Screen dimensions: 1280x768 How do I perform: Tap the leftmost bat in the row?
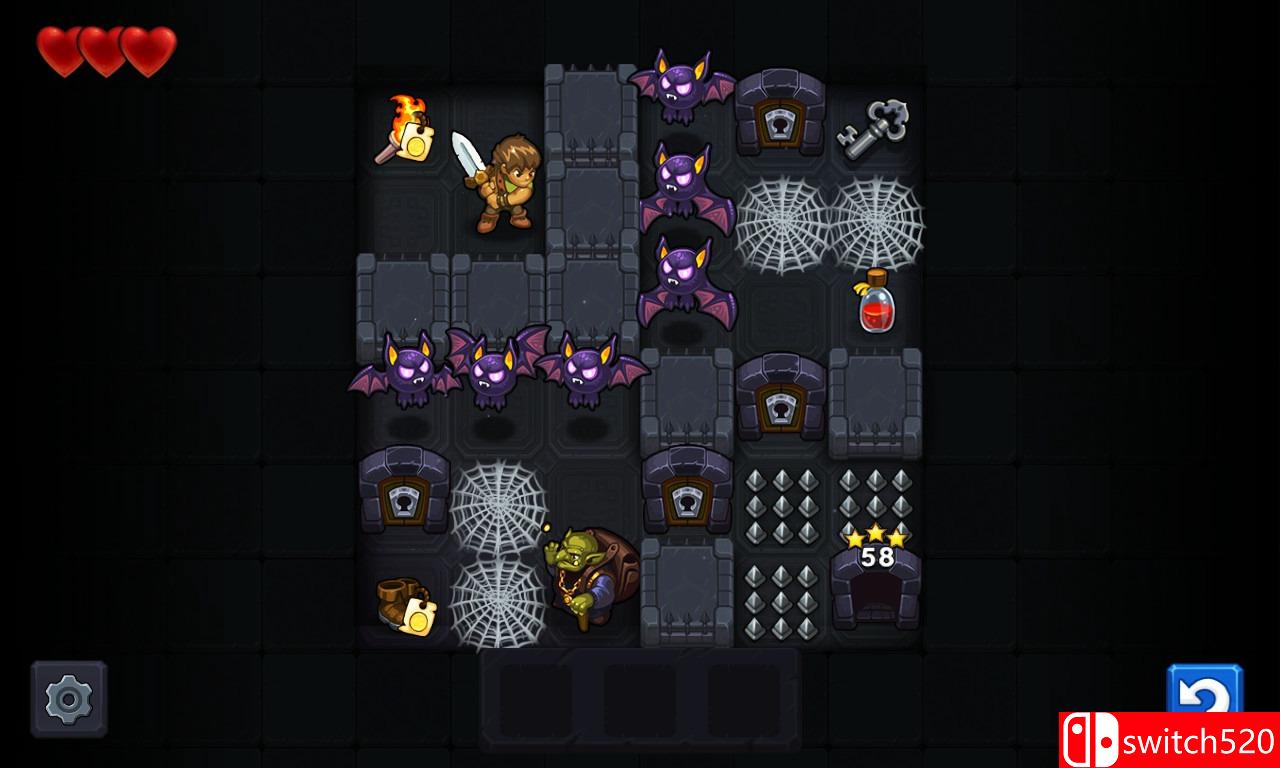407,375
